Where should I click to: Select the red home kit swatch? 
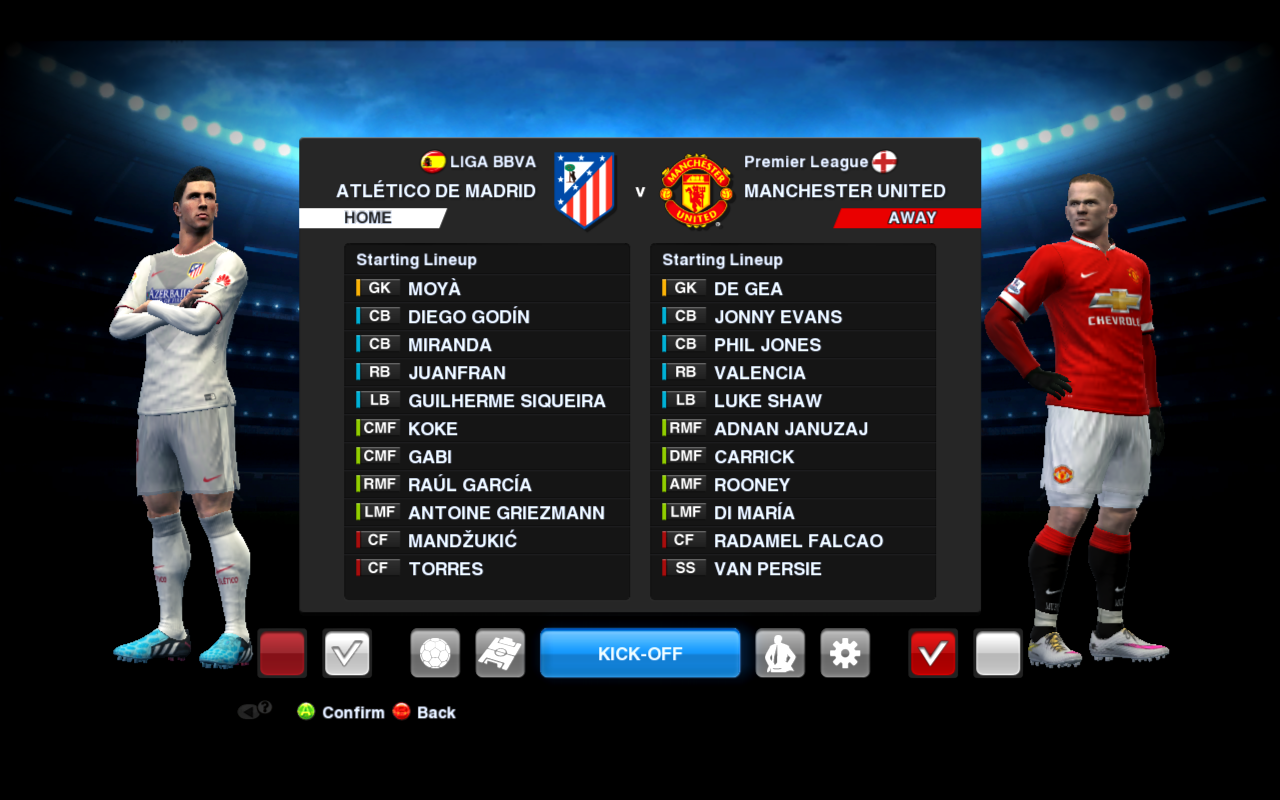coord(281,653)
